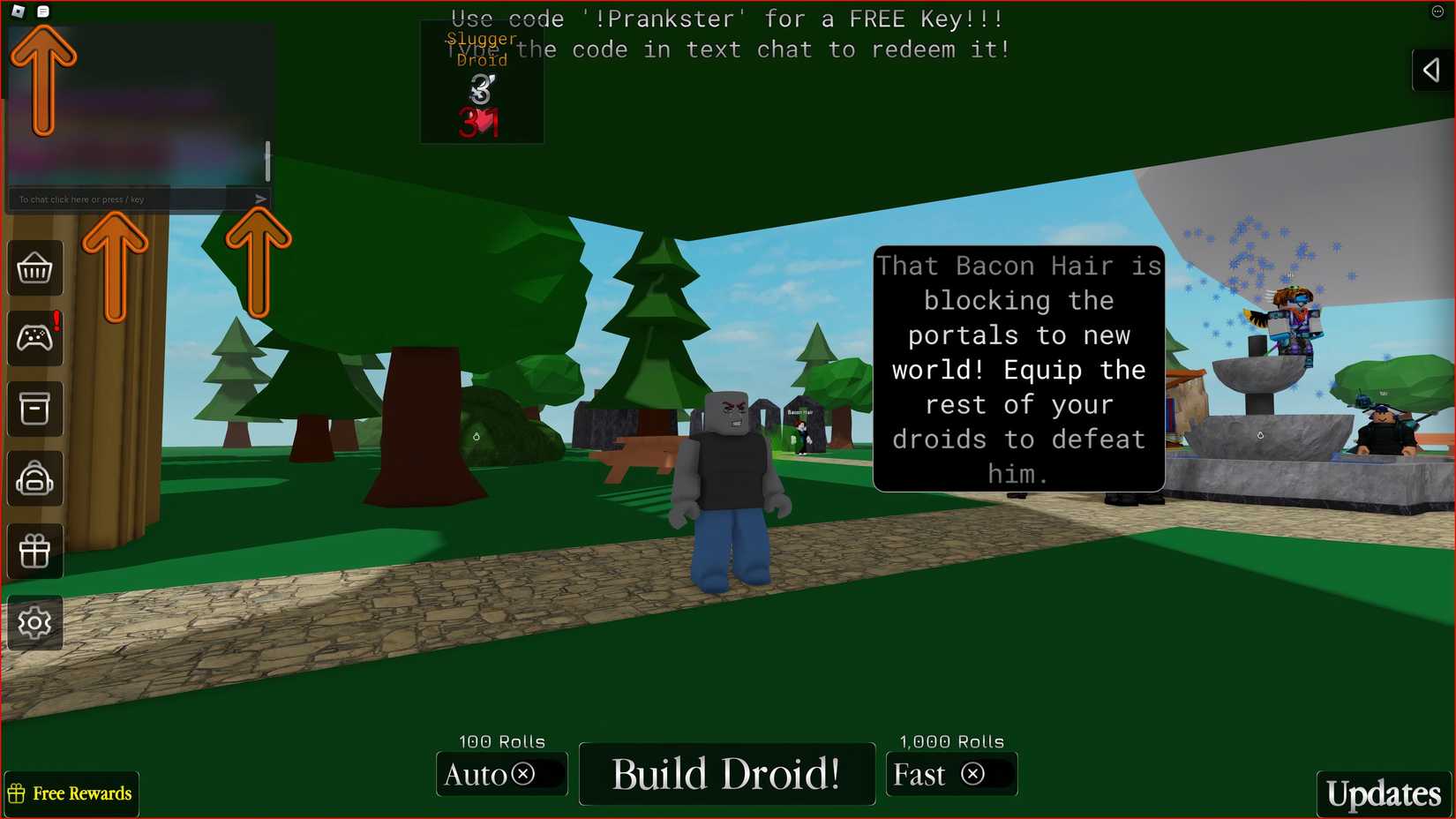Open the Updates panel
This screenshot has height=819, width=1456.
1383,793
